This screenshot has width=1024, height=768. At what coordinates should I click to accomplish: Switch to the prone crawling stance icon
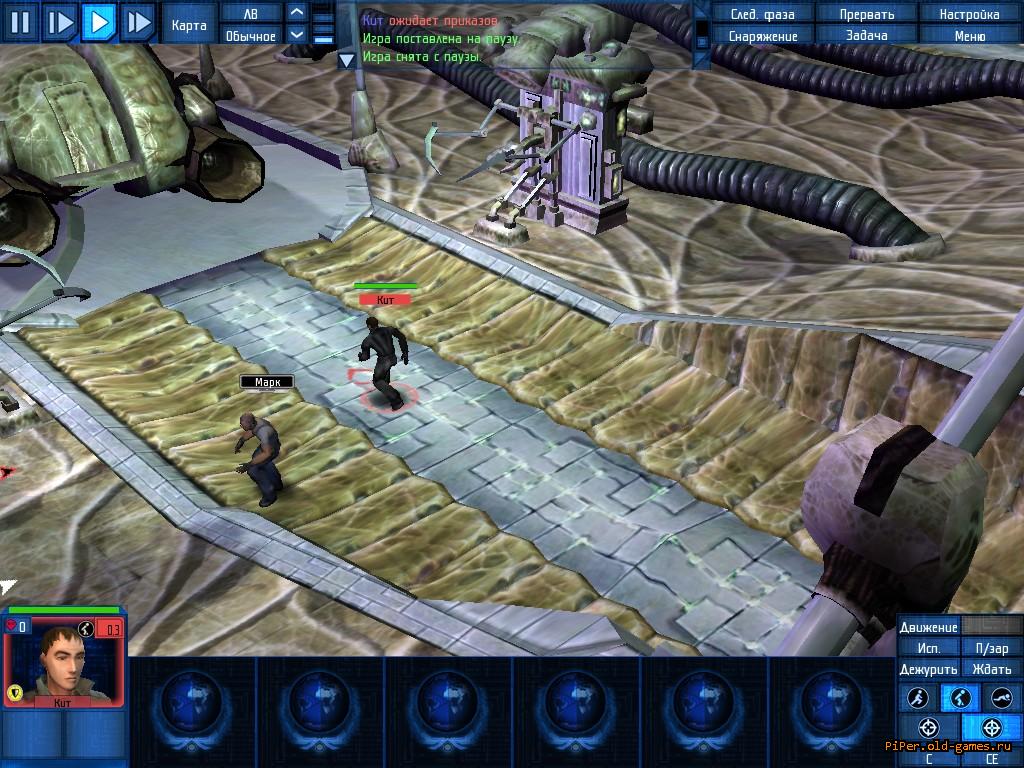tap(1001, 698)
